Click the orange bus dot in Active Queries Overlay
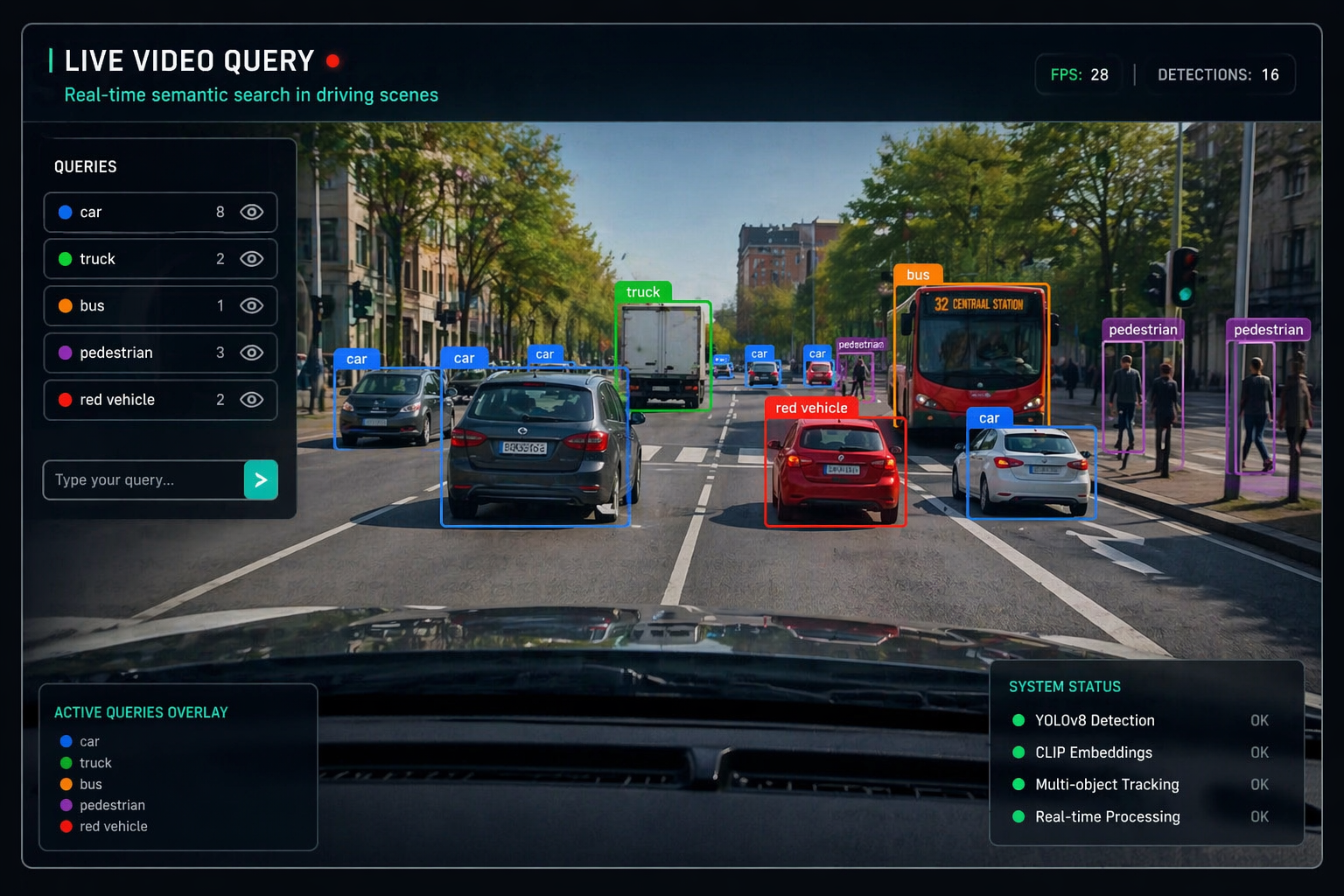 tap(66, 784)
